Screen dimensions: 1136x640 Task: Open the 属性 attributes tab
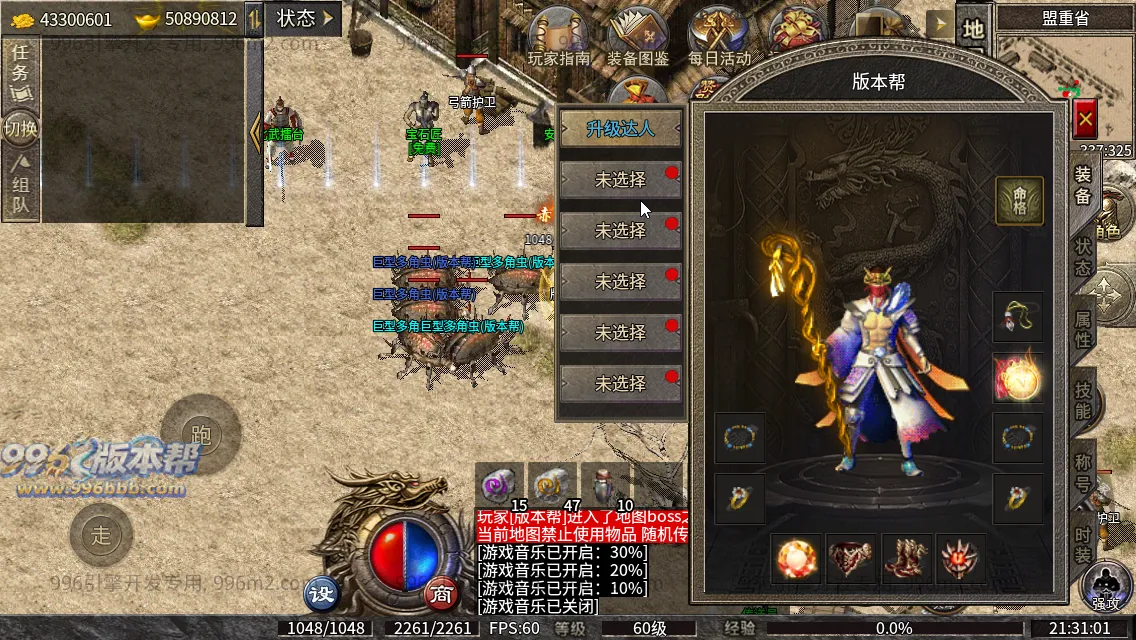[1083, 329]
